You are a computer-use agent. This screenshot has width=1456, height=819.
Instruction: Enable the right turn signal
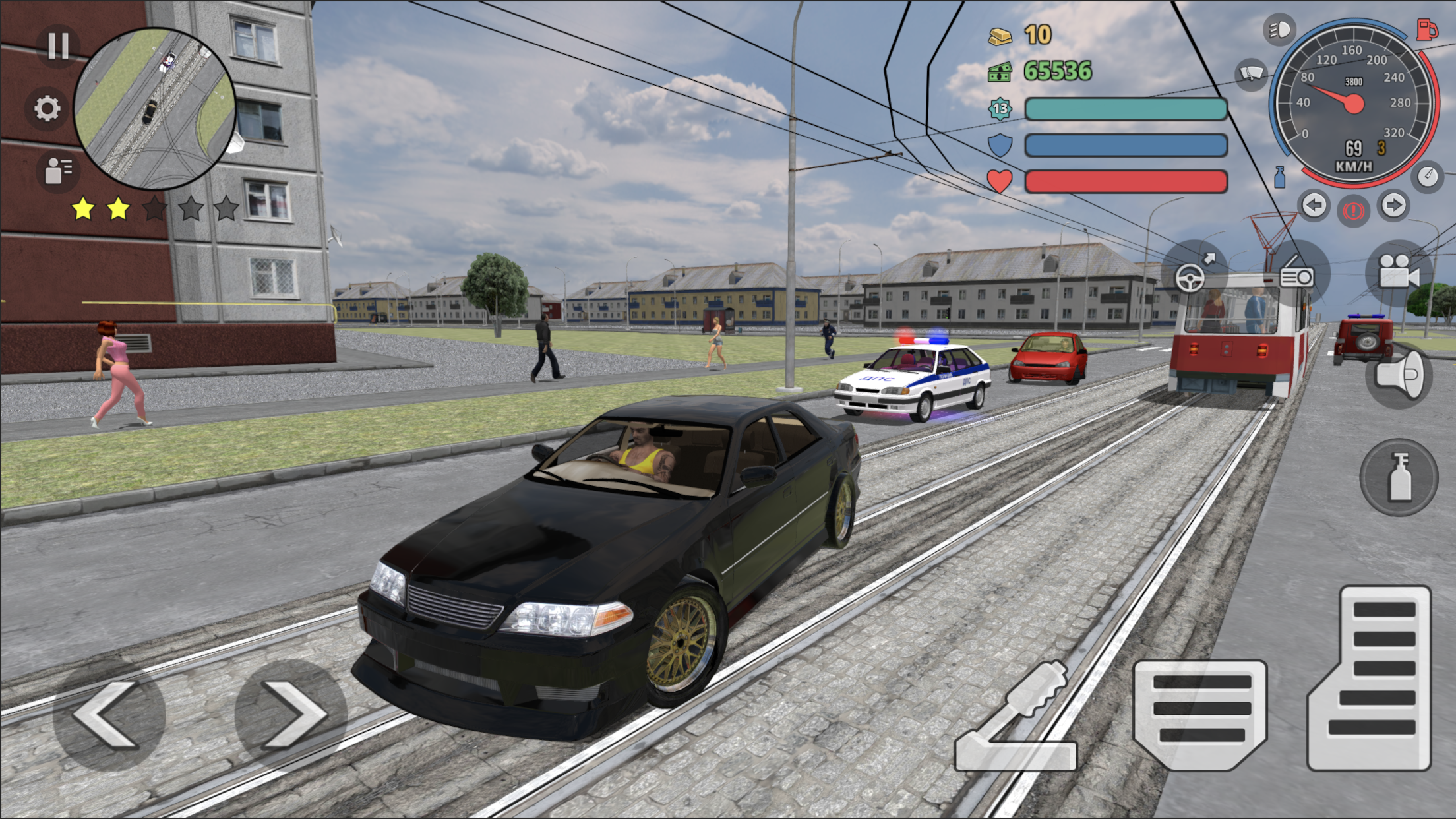1393,206
